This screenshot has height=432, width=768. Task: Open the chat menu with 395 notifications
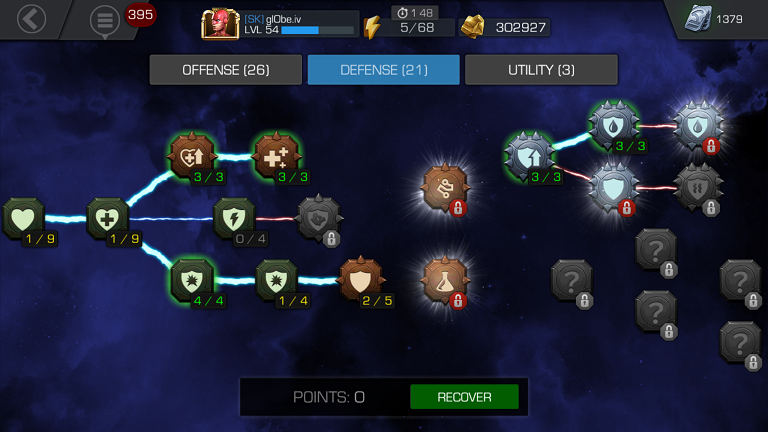104,20
